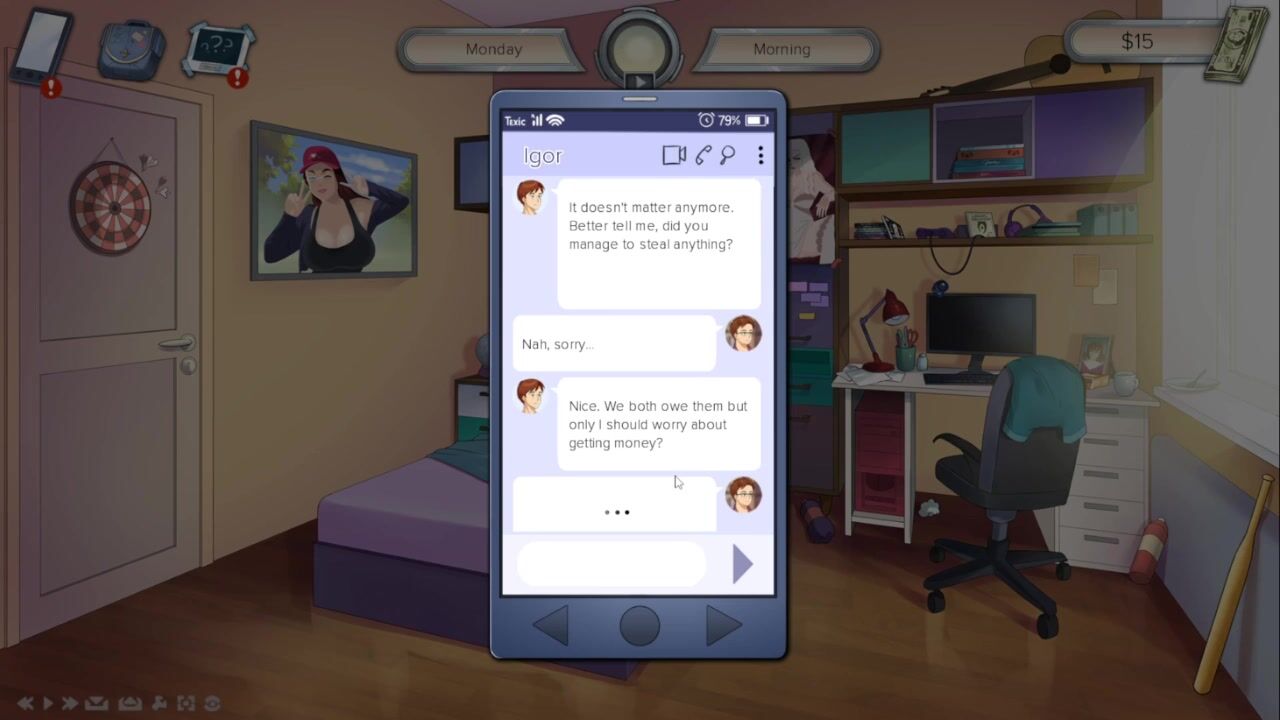Rewind dialogue with the double-left arrows

point(25,704)
